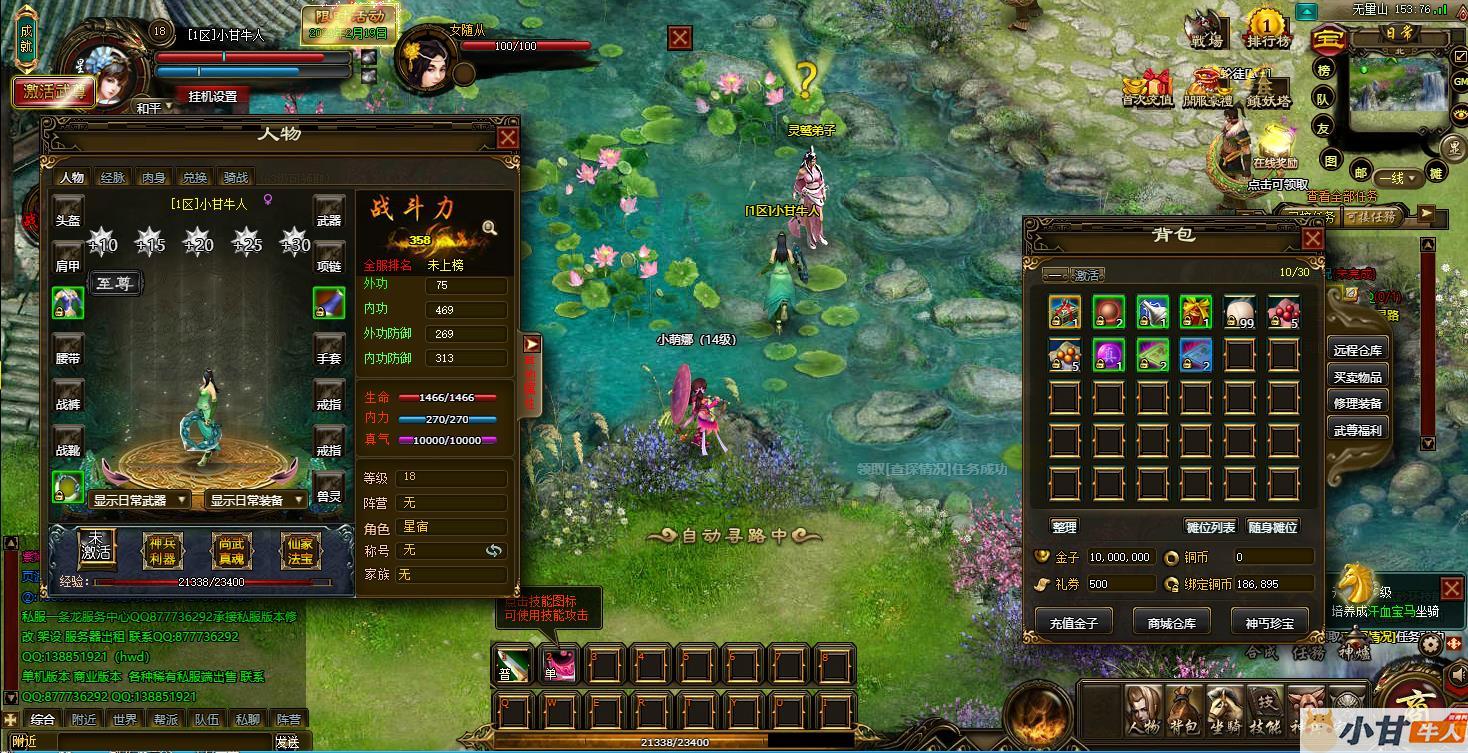The height and width of the screenshot is (753, 1468).
Task: Open the 排行榜 ranking icon
Action: pos(1267,28)
